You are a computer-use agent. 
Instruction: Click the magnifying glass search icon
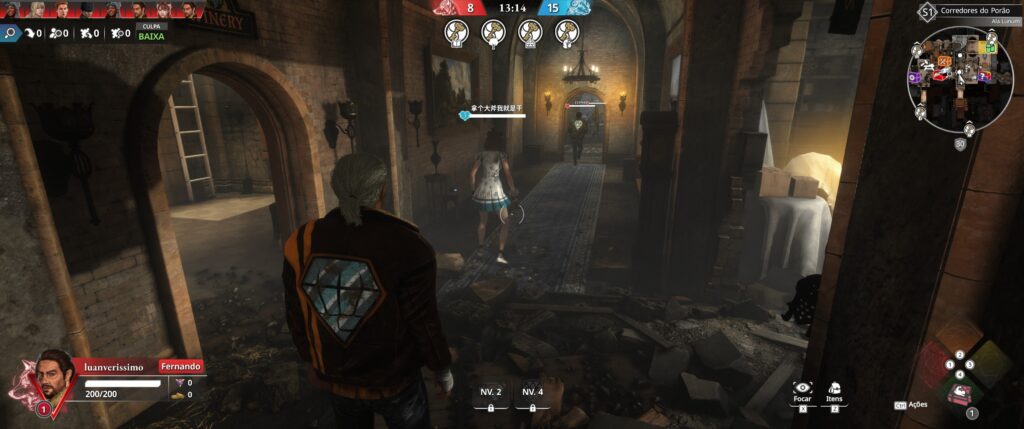click(x=10, y=33)
